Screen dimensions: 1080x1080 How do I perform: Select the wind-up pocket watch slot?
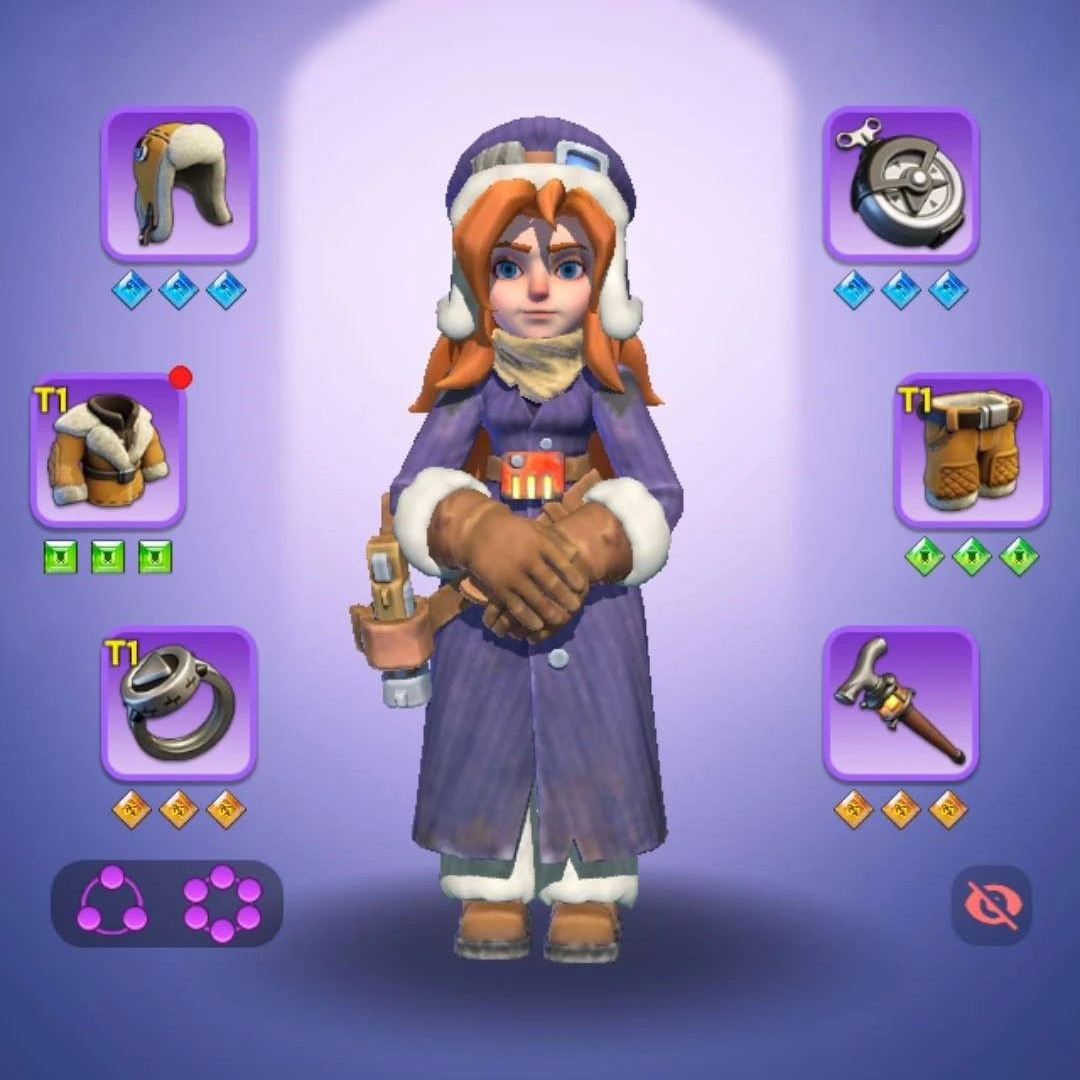[x=900, y=185]
